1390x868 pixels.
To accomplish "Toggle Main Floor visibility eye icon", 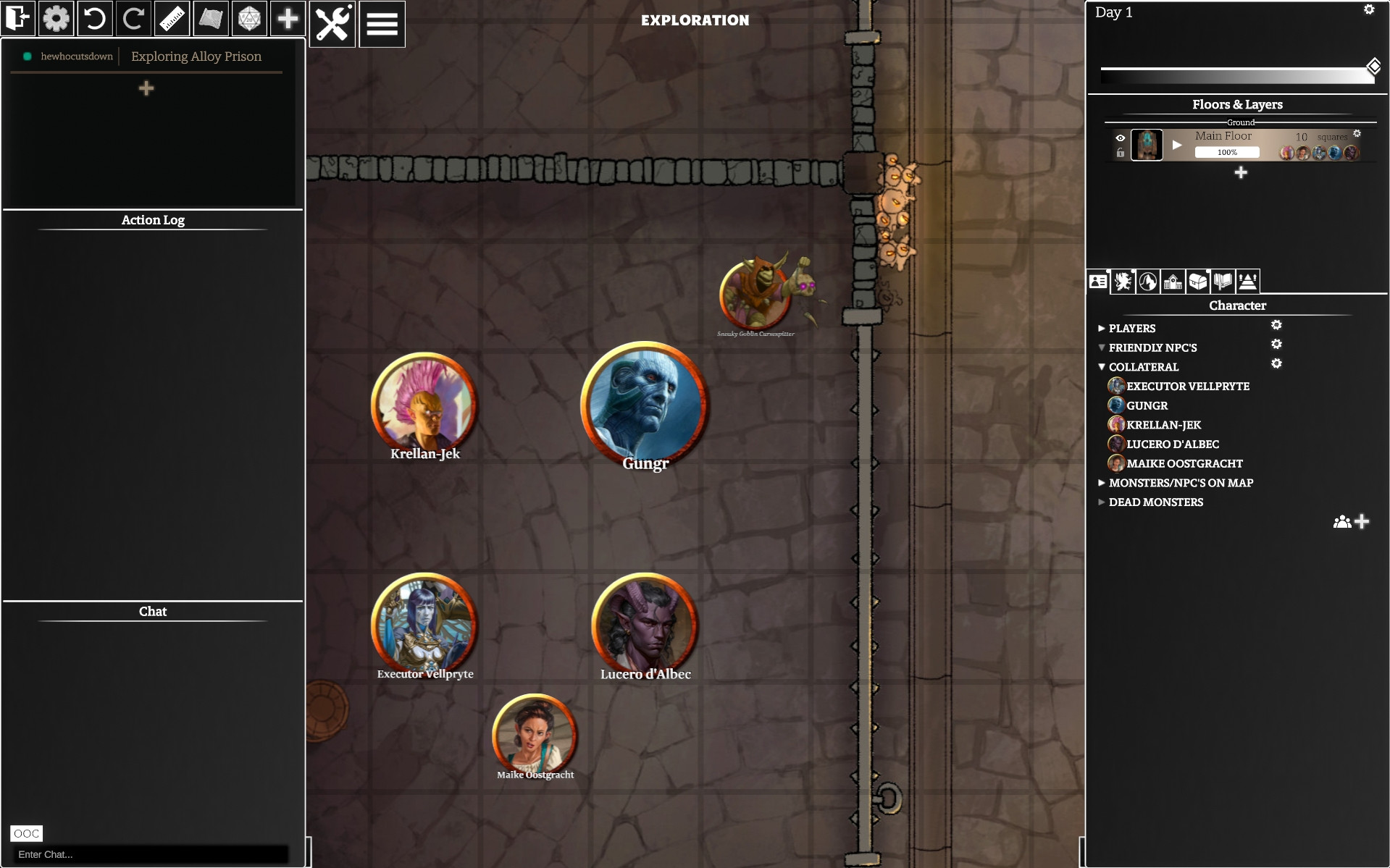I will click(1121, 138).
